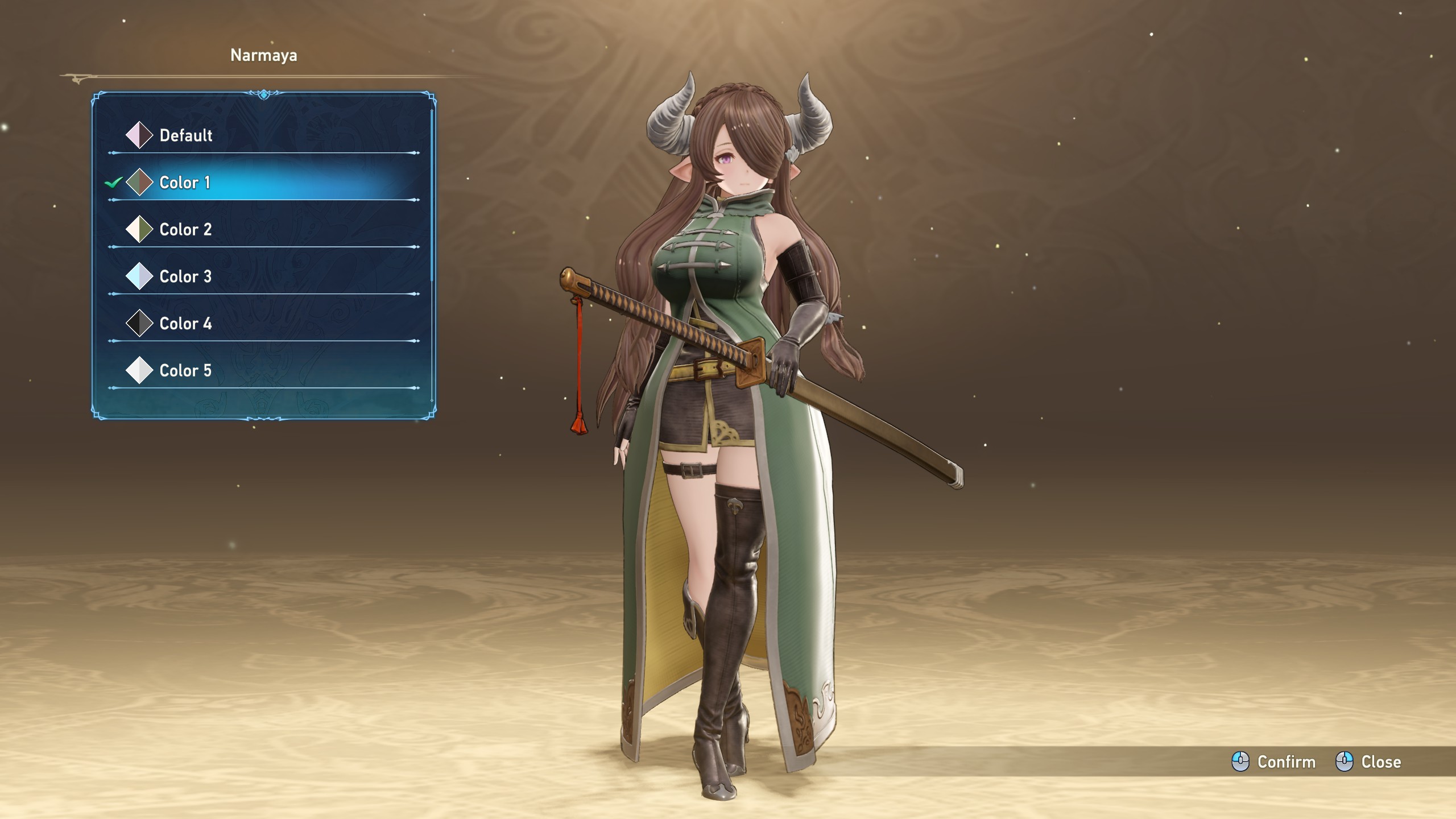
Task: Select the Default color option
Action: pos(185,135)
